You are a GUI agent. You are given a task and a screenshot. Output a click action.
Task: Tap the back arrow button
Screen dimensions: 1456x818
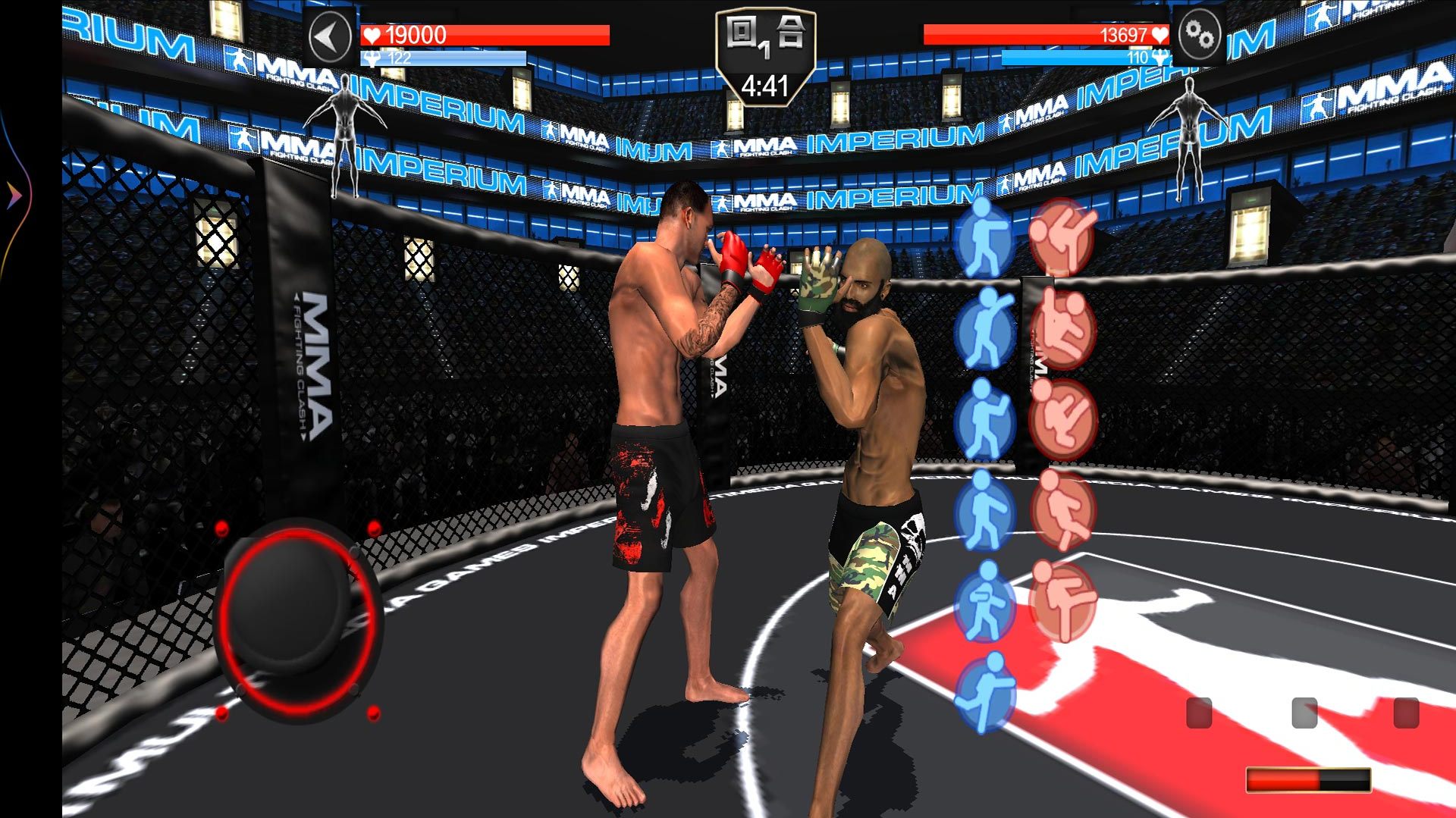(330, 36)
